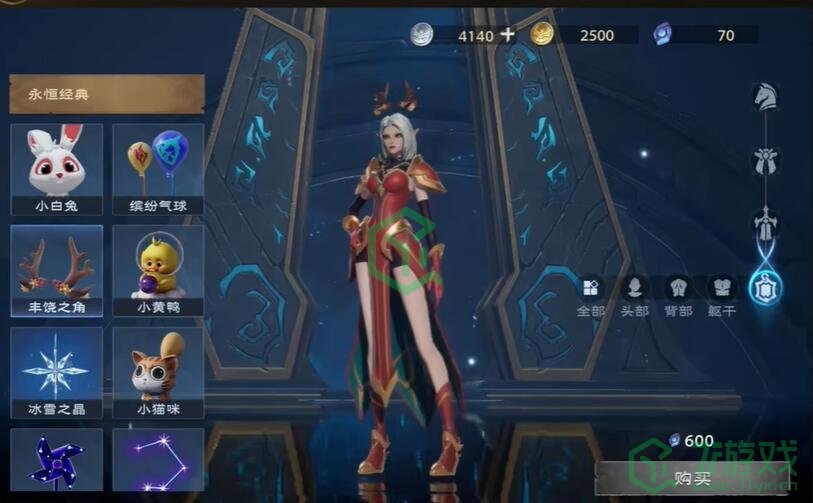Screen dimensions: 813x503
Task: Select the 冰雪之晶 snowflake item
Action: pos(56,372)
